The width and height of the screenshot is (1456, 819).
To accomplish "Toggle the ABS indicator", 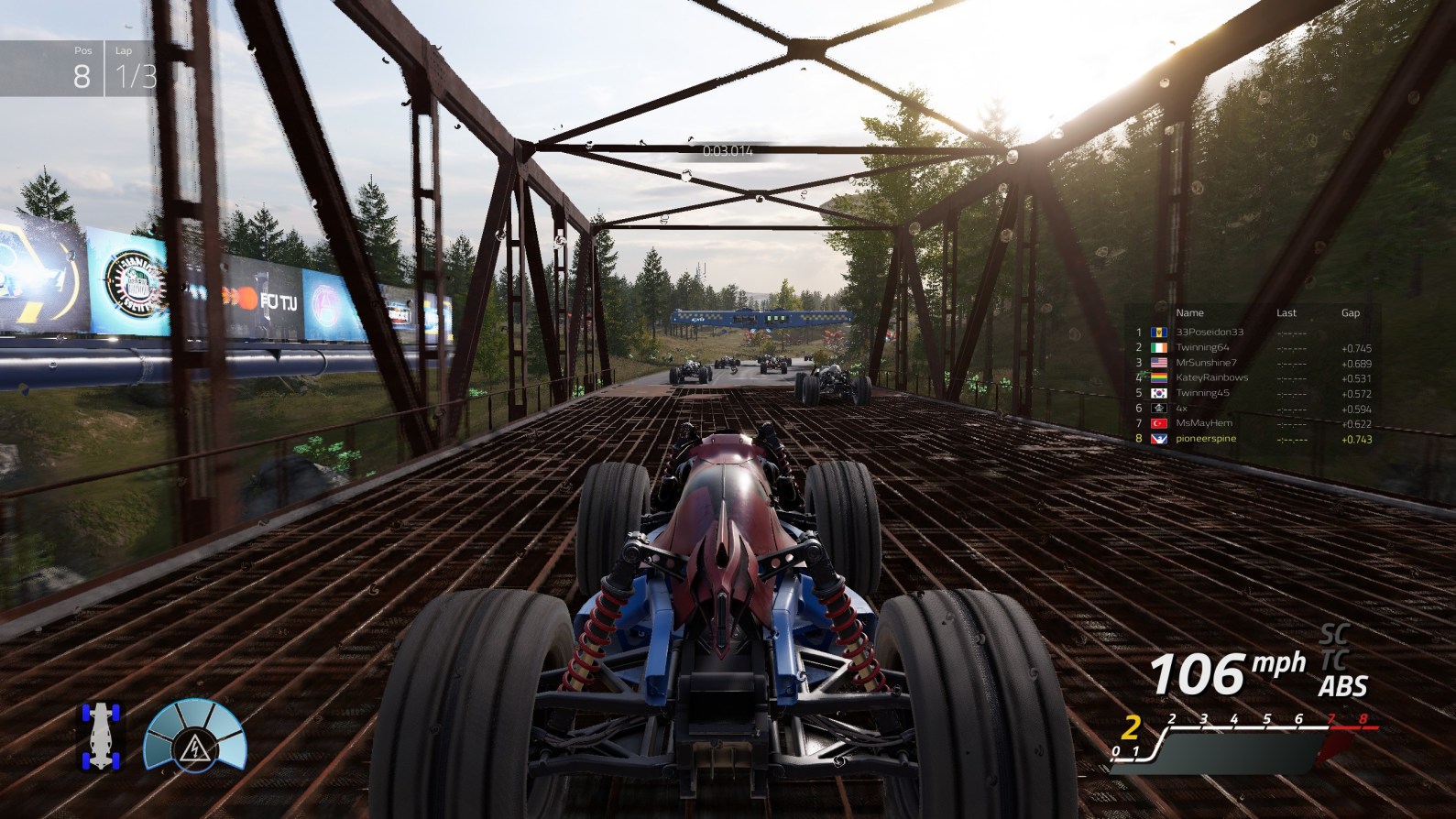I will pos(1341,683).
